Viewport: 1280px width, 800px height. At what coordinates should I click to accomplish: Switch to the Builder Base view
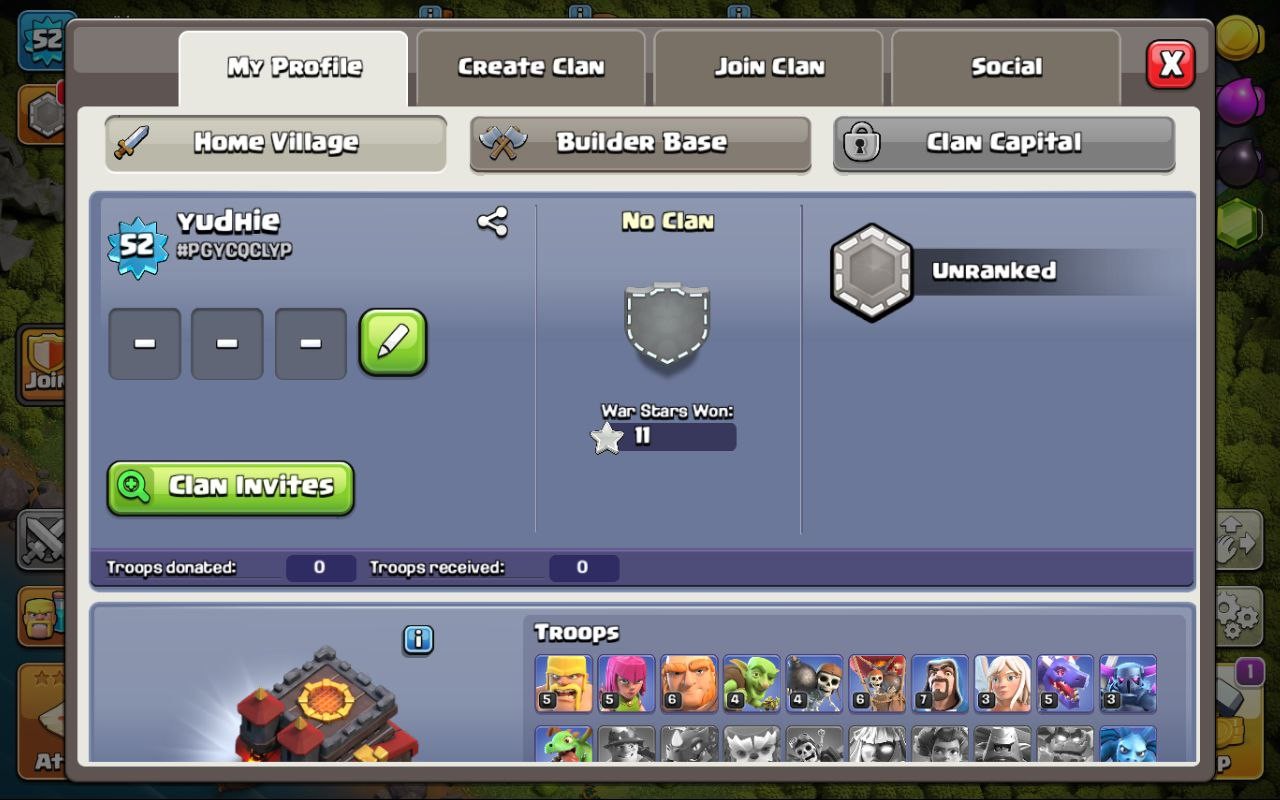coord(640,142)
